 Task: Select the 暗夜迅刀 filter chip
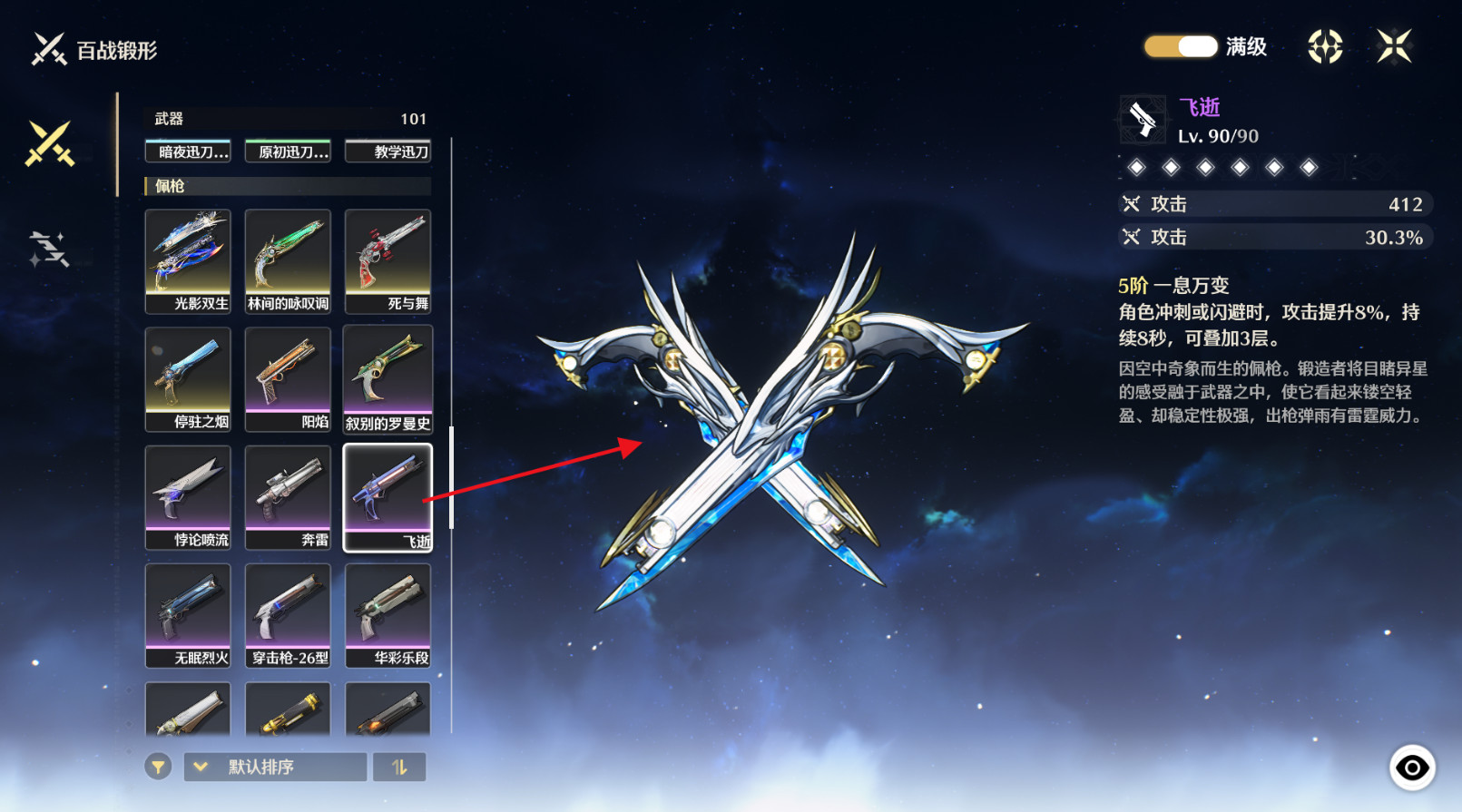tap(187, 152)
